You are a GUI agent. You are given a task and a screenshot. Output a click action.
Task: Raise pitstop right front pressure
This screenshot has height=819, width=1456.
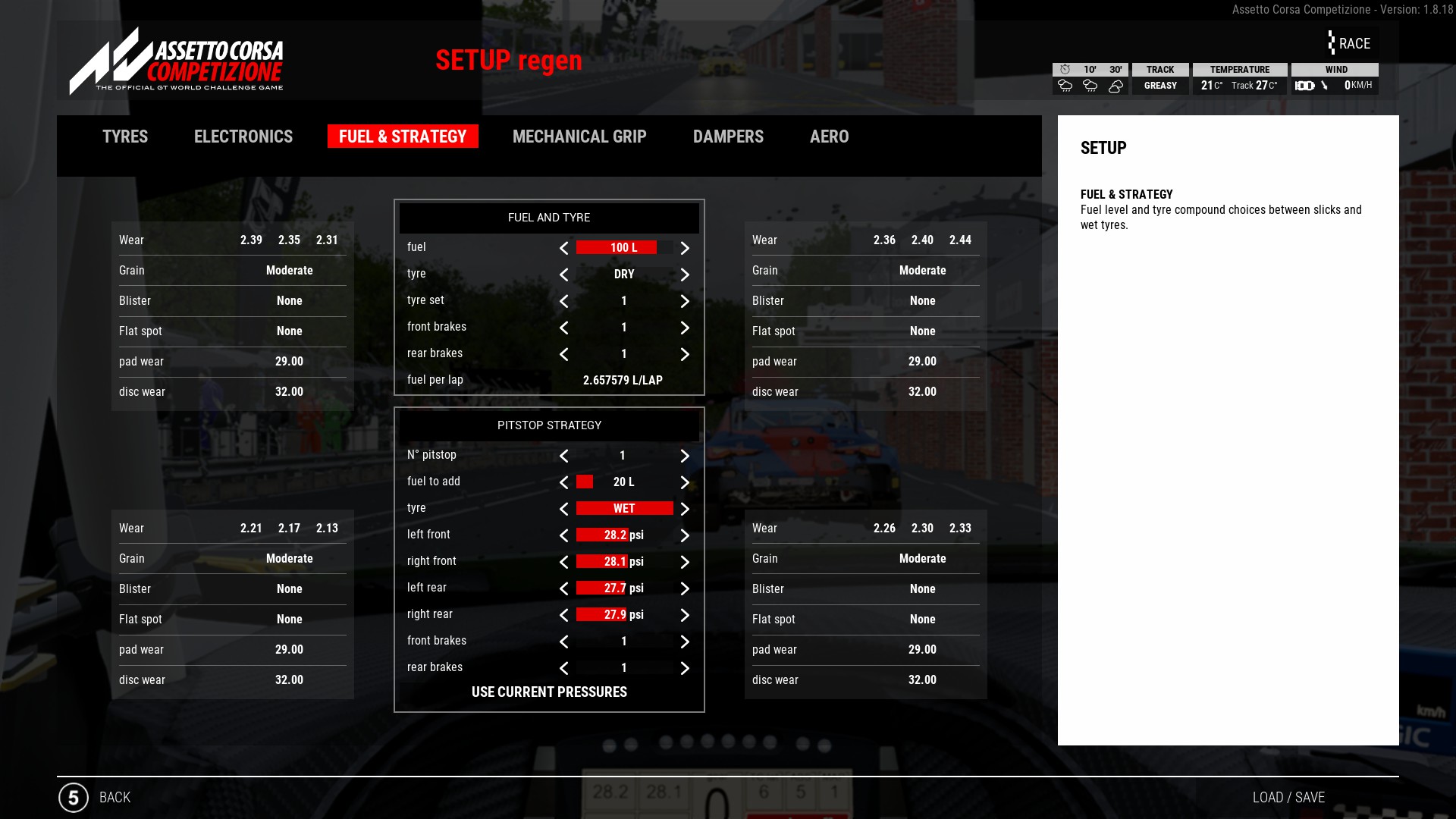click(x=685, y=562)
